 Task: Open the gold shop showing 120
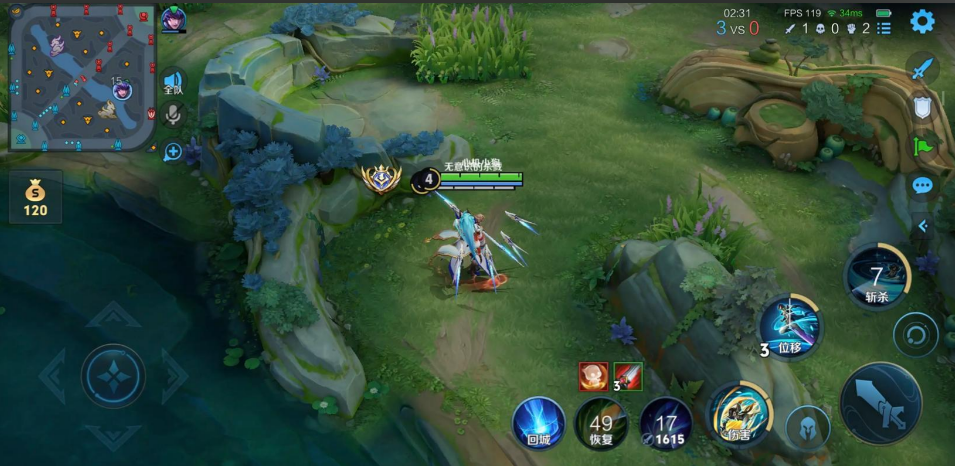36,197
